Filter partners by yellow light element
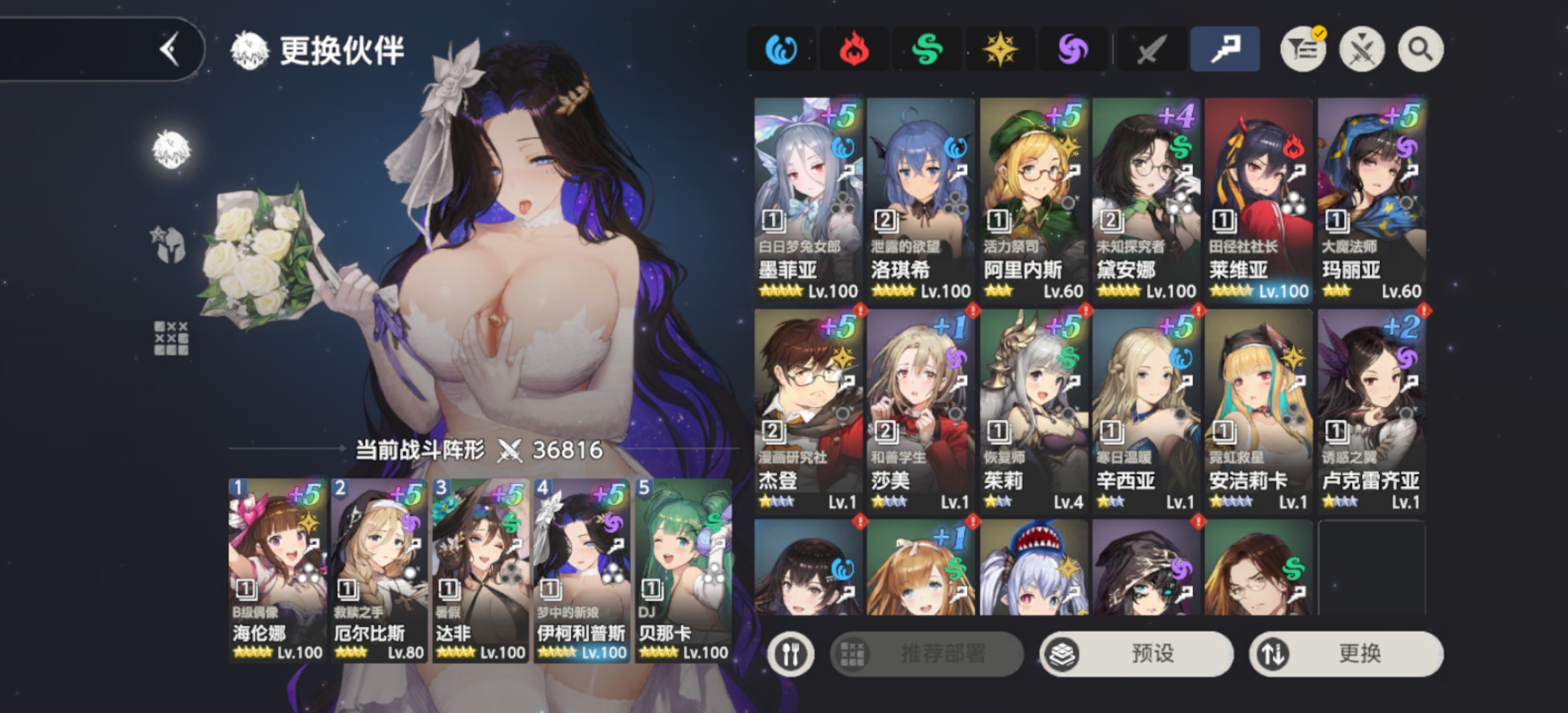Image resolution: width=1568 pixels, height=713 pixels. coord(1000,50)
